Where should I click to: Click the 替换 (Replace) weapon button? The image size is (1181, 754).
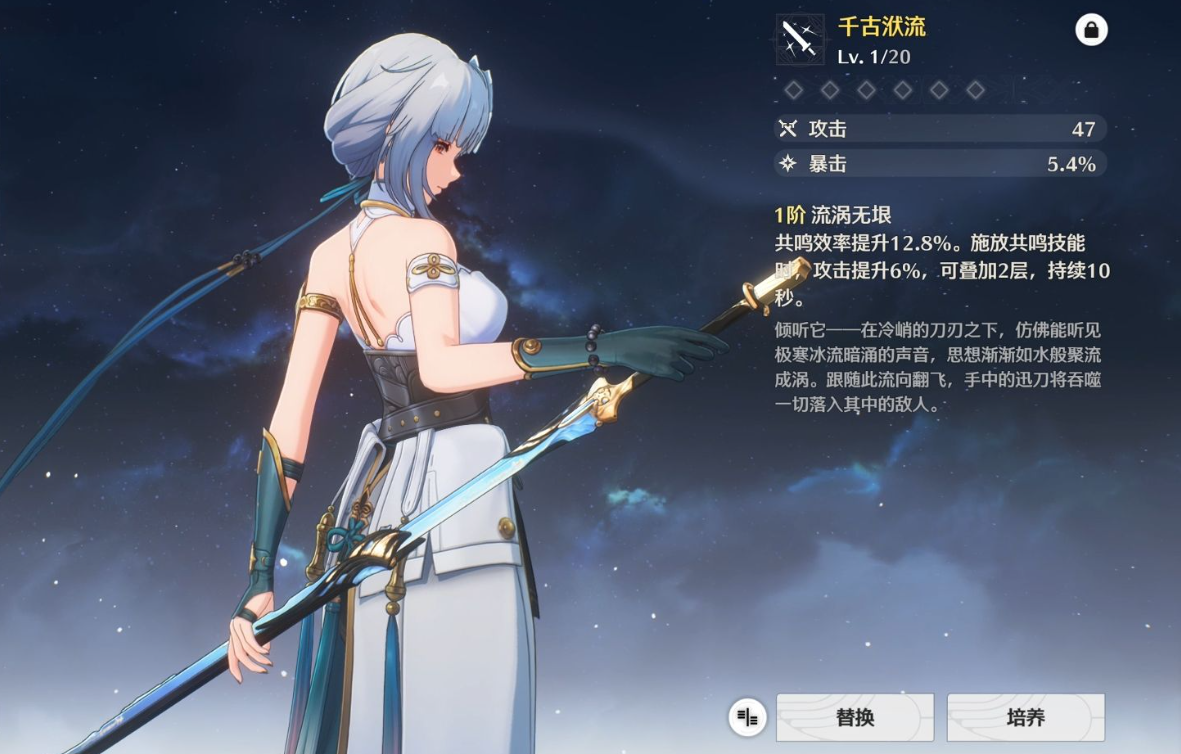pyautogui.click(x=854, y=717)
